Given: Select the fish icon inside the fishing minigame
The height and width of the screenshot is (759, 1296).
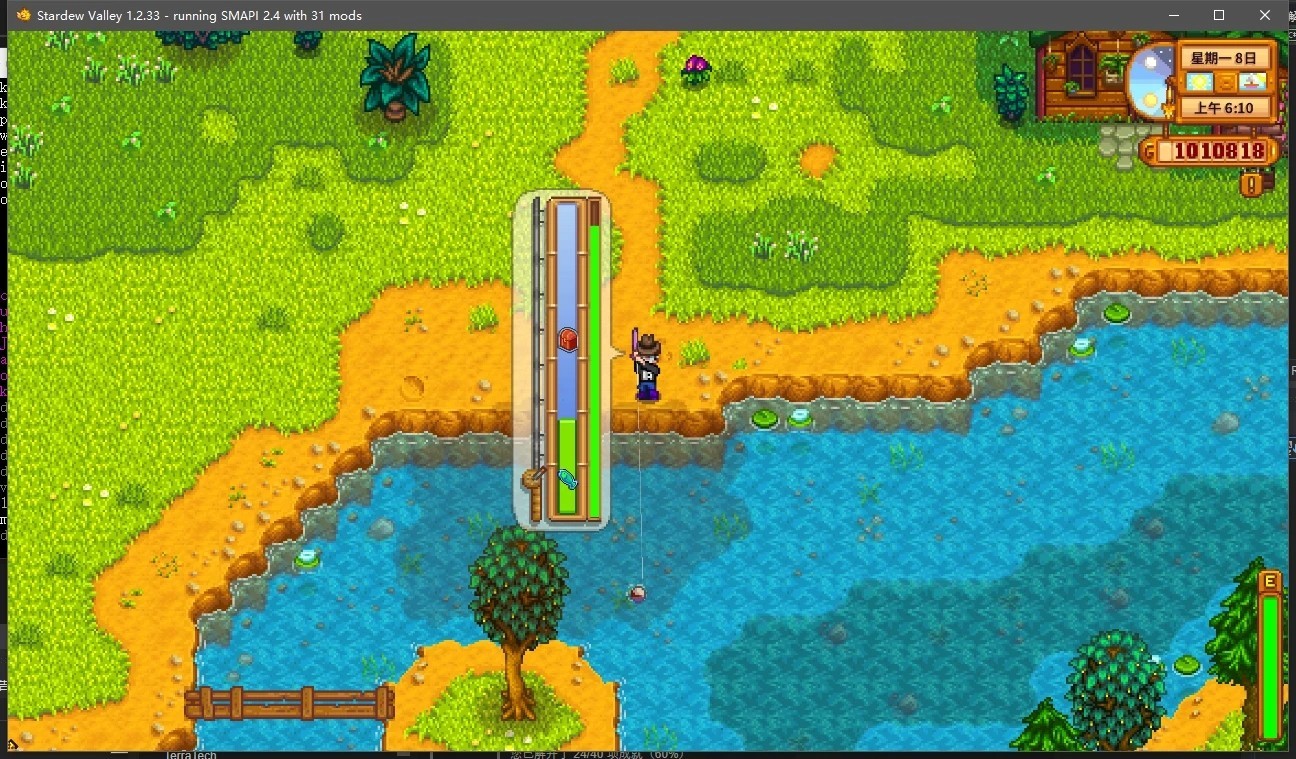Looking at the screenshot, I should pyautogui.click(x=566, y=481).
